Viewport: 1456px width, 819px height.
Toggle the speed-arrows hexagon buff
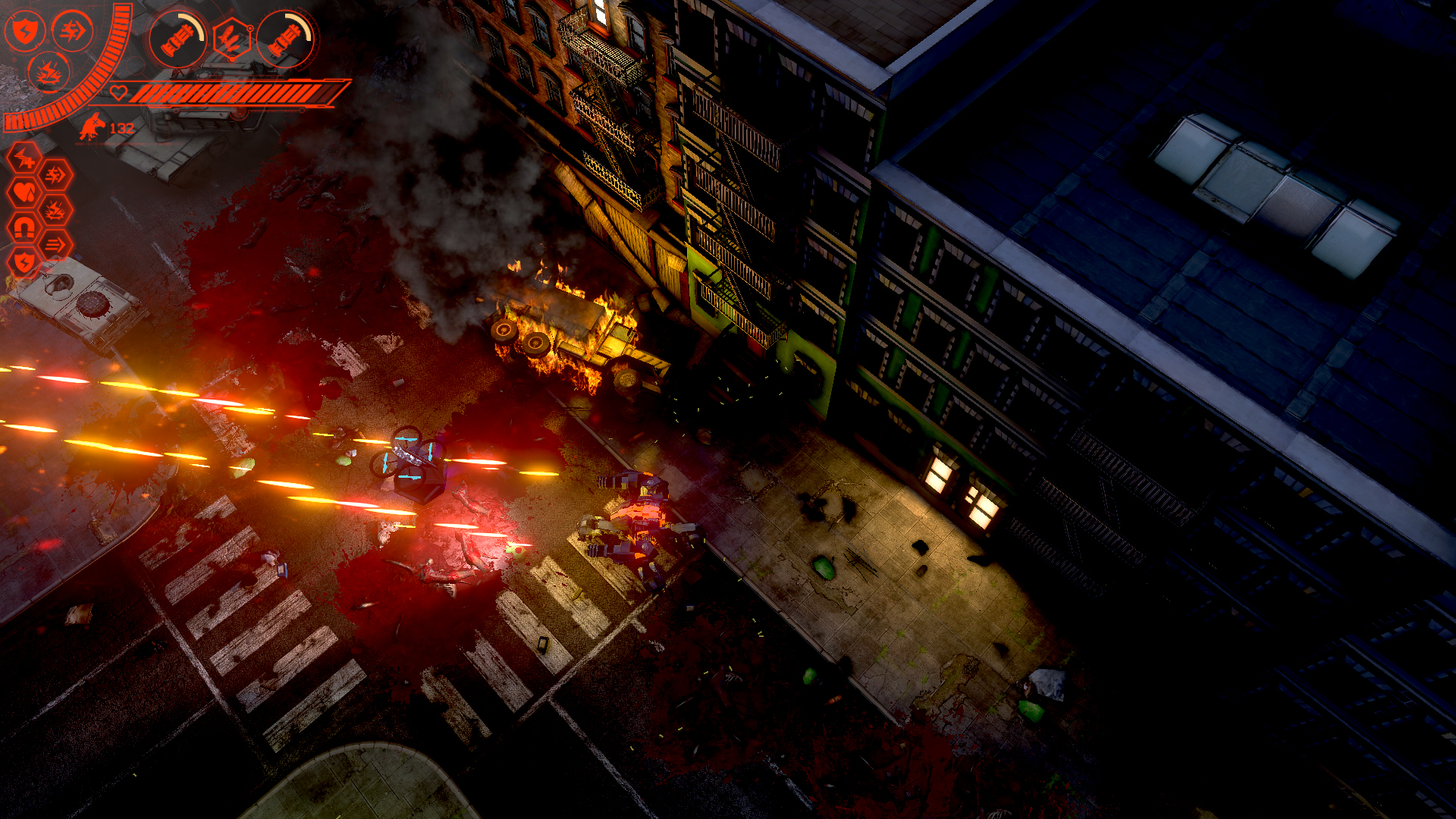pos(55,174)
